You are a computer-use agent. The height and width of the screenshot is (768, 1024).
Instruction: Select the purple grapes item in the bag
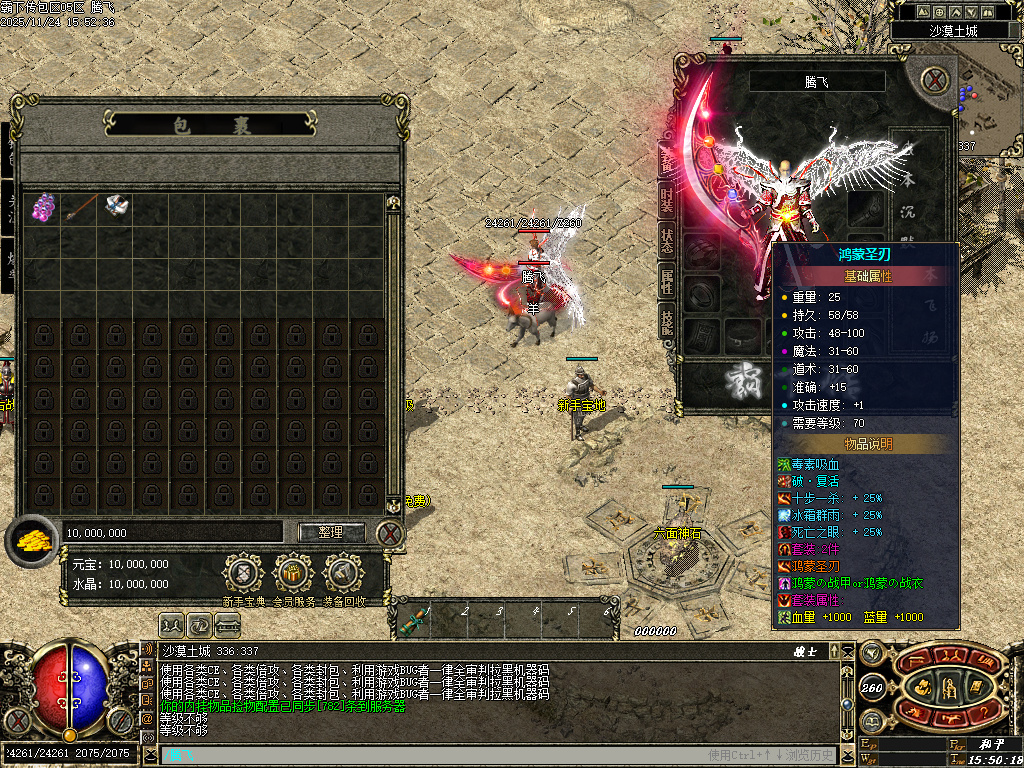(42, 207)
